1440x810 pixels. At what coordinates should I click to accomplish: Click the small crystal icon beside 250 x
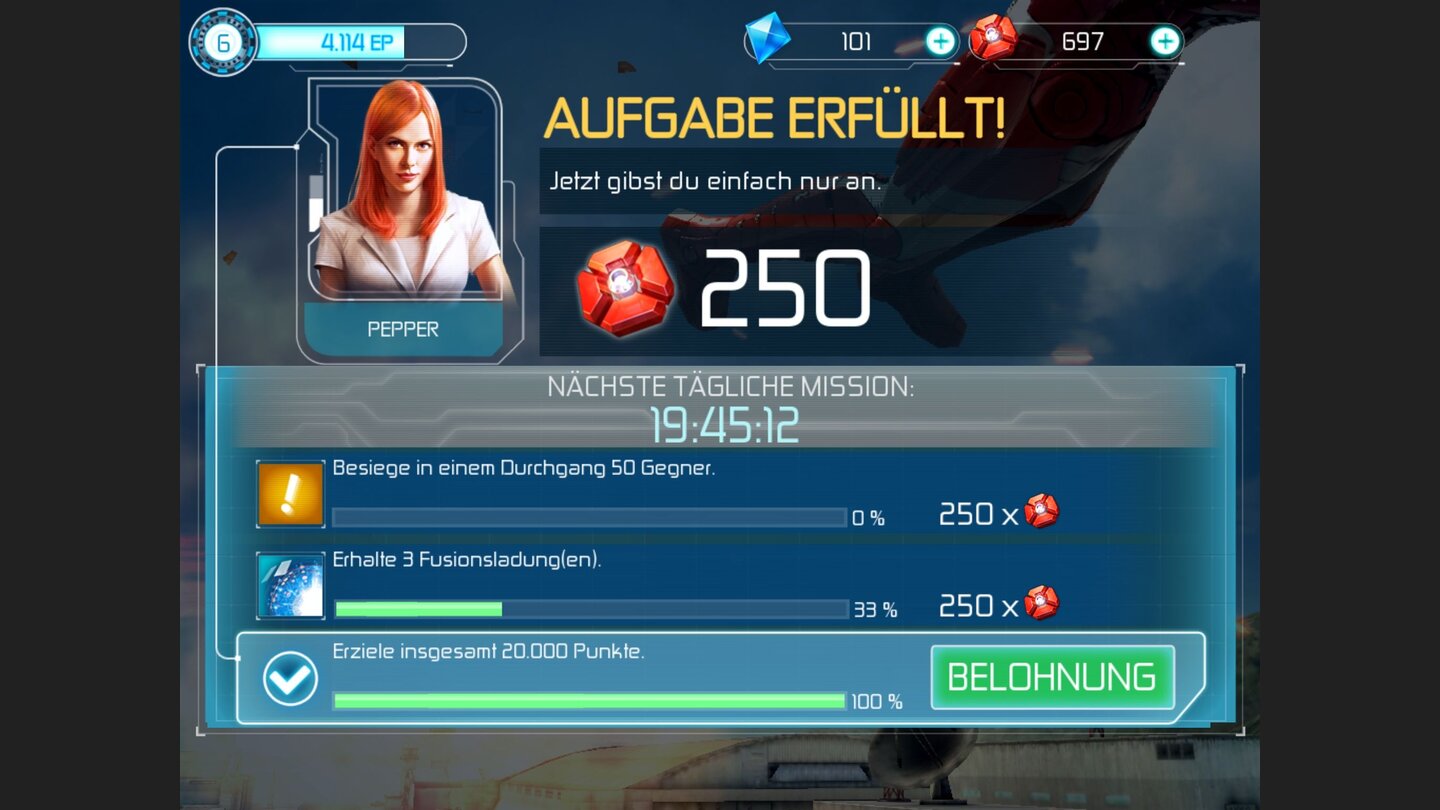[1044, 512]
